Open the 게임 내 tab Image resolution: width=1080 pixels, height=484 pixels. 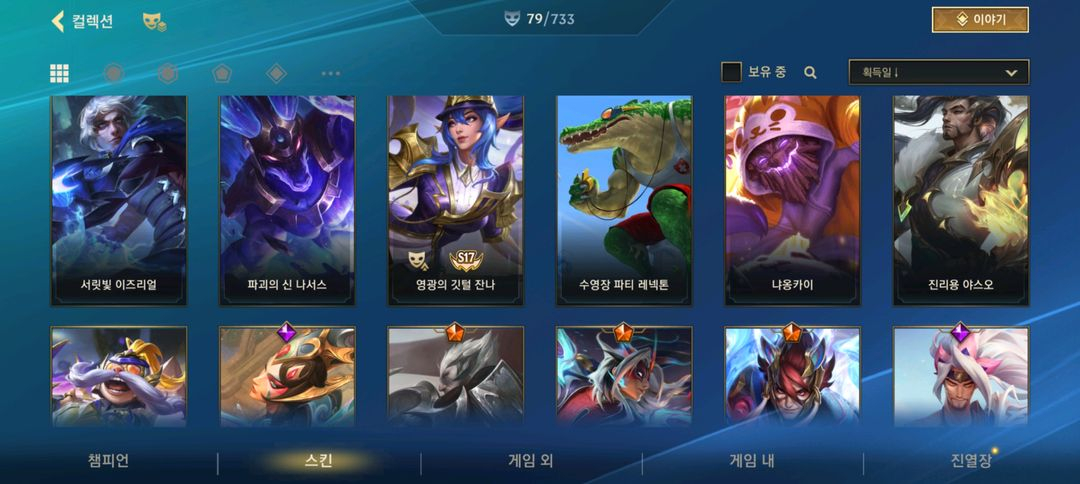point(752,461)
